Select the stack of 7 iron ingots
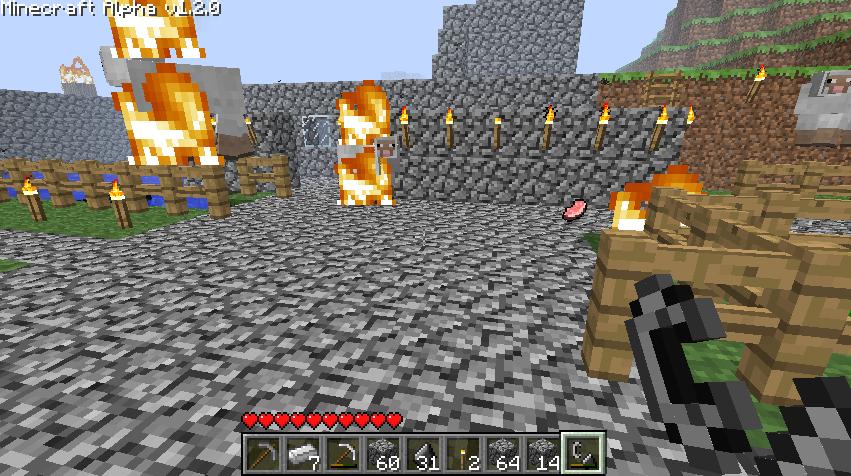This screenshot has height=476, width=851. coord(302,453)
